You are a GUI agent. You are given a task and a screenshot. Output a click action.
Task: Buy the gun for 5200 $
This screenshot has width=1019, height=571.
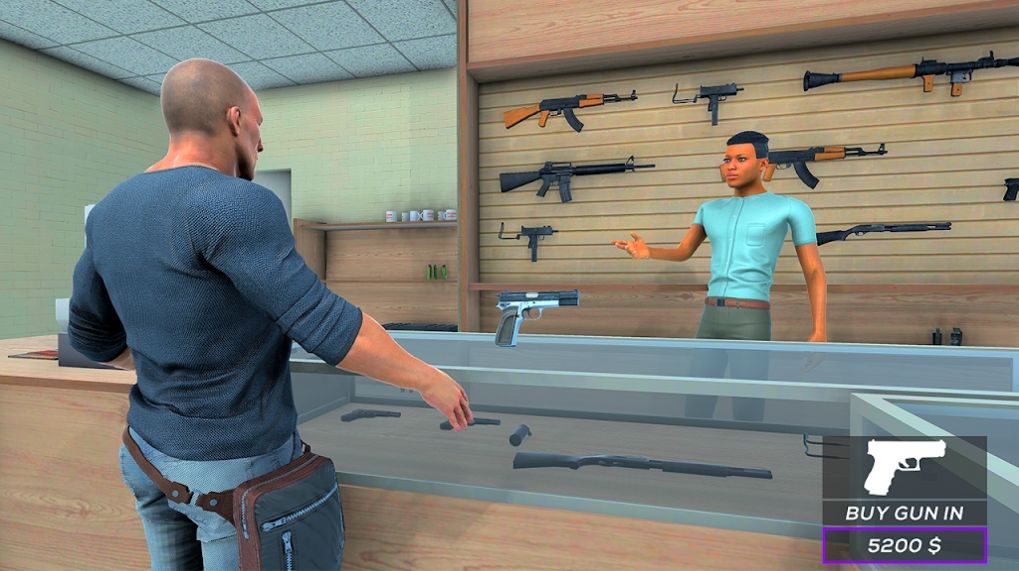[x=903, y=545]
